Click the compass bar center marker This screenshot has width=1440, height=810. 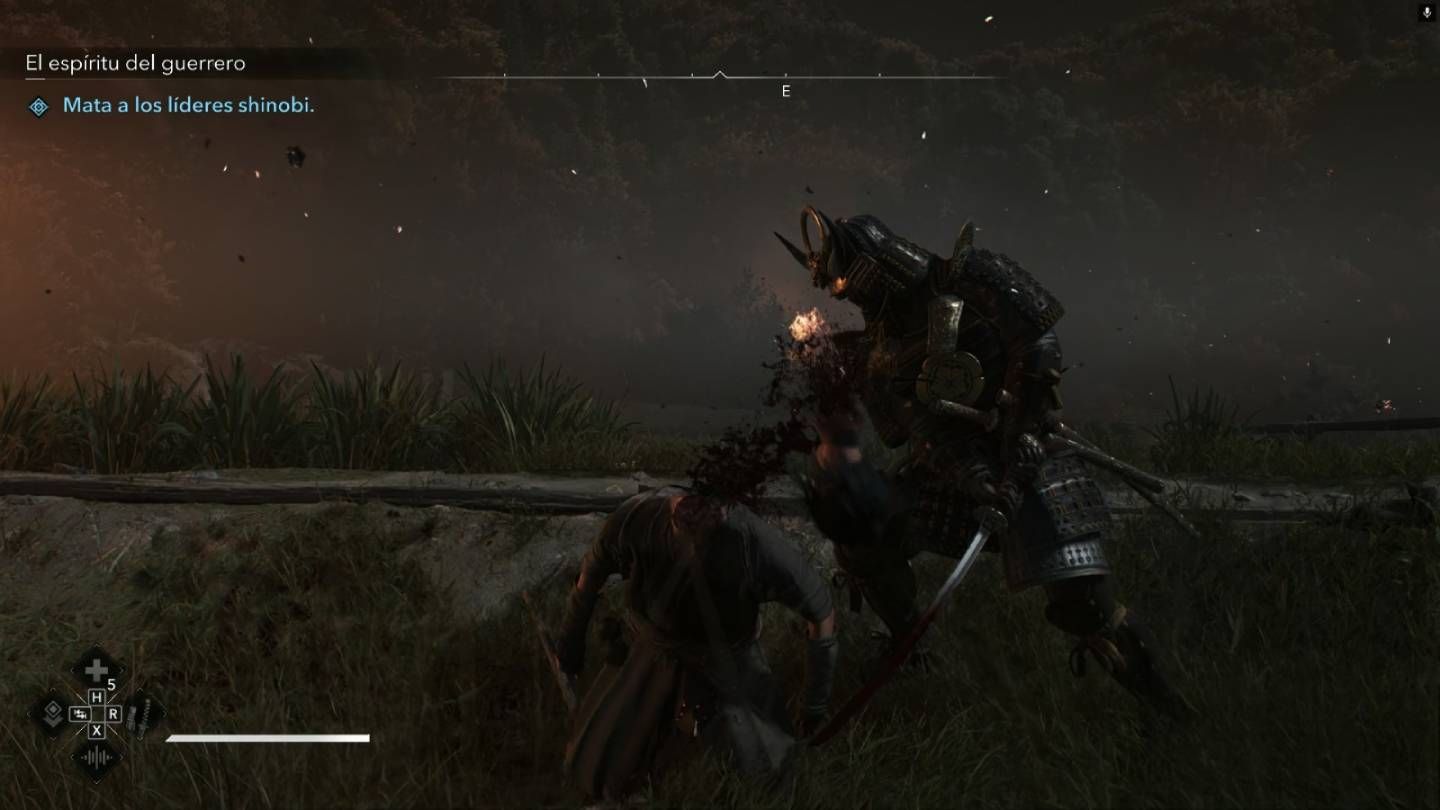pos(719,75)
